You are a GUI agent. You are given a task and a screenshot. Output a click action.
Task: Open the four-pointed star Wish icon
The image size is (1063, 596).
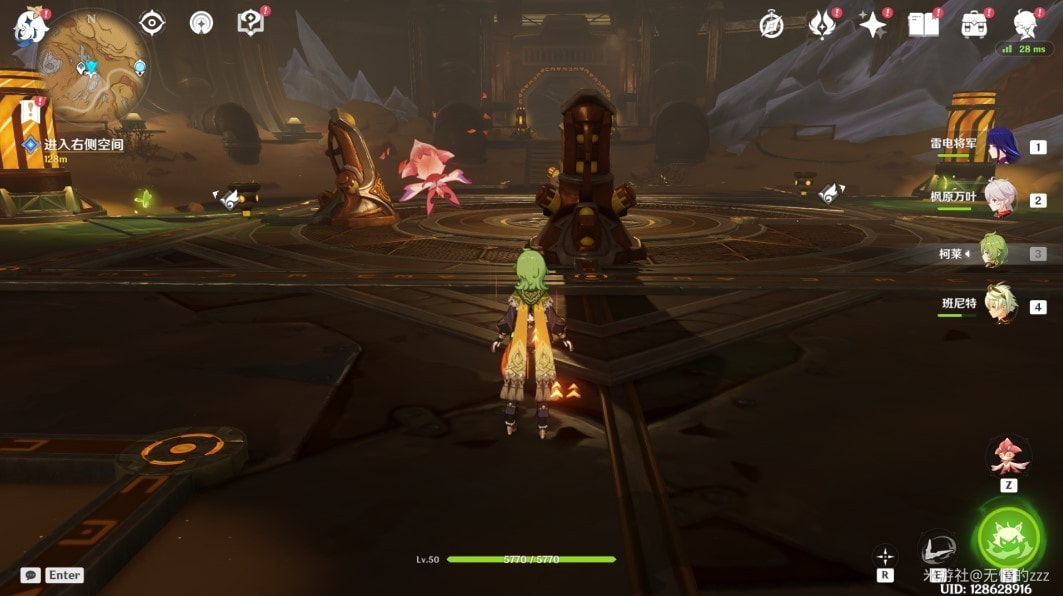point(873,25)
